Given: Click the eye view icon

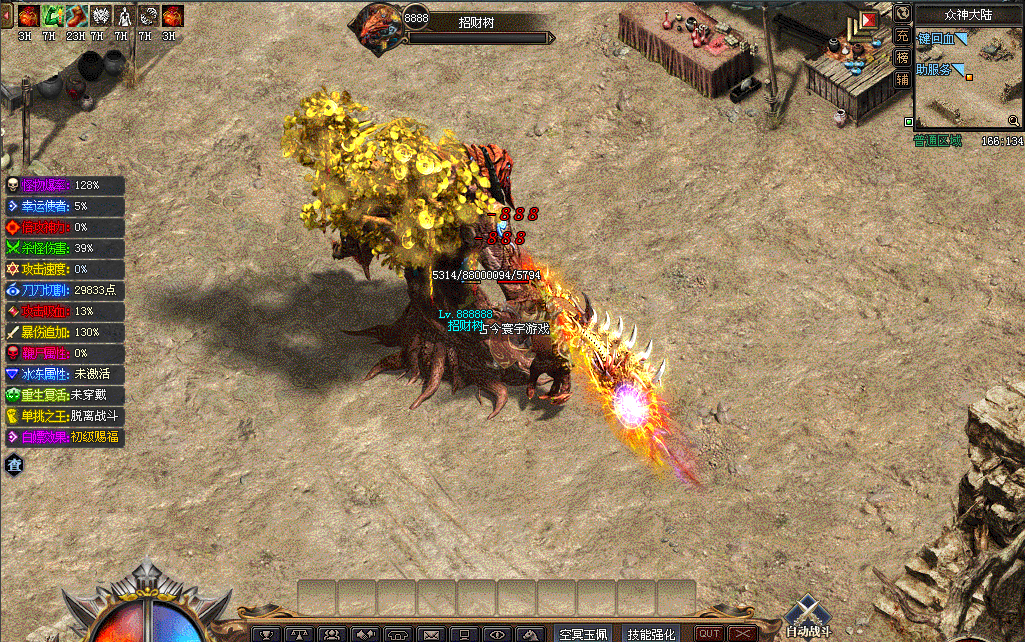Looking at the screenshot, I should [497, 634].
